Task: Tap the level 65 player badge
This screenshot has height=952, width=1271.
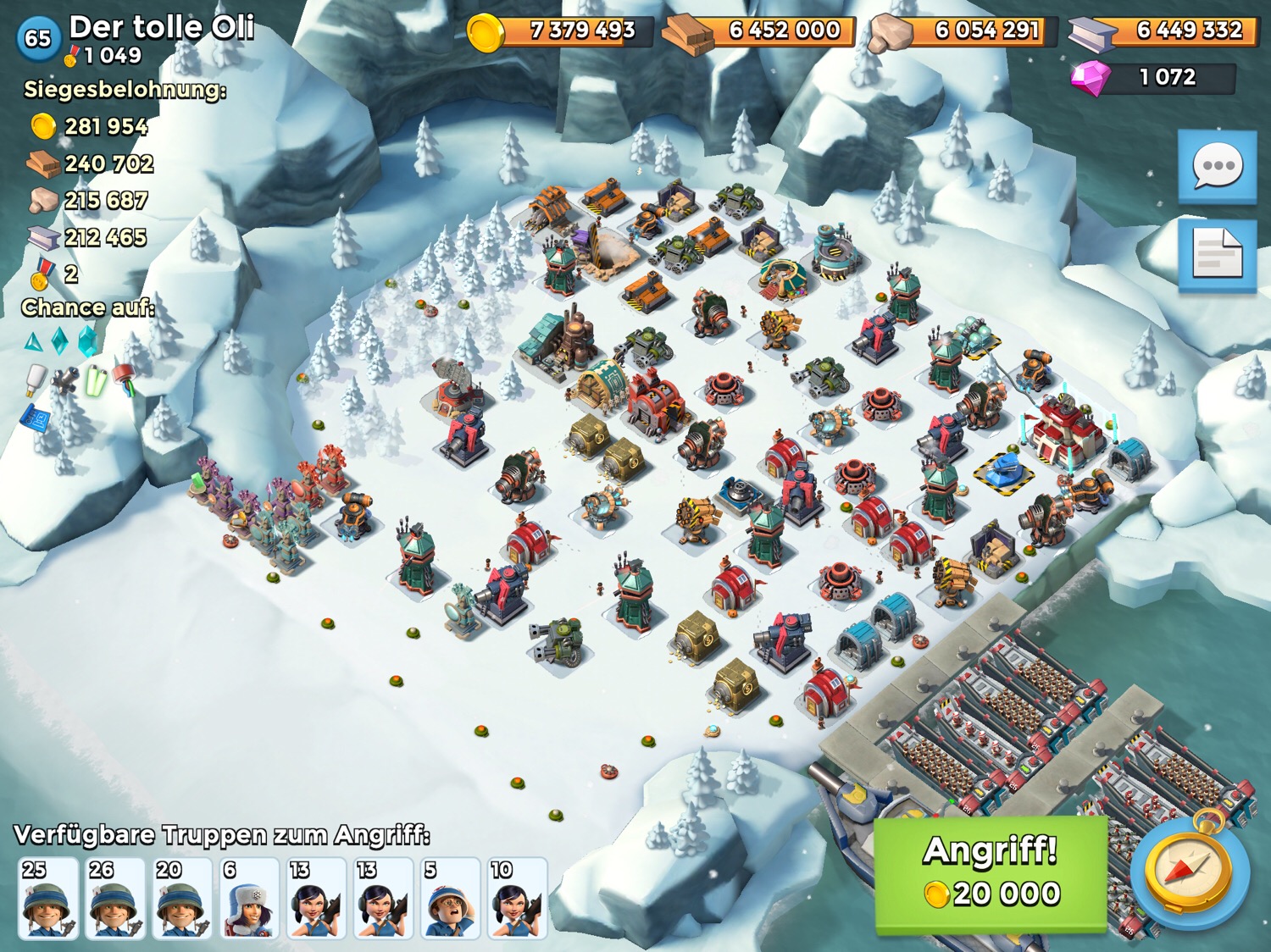Action: click(x=38, y=38)
